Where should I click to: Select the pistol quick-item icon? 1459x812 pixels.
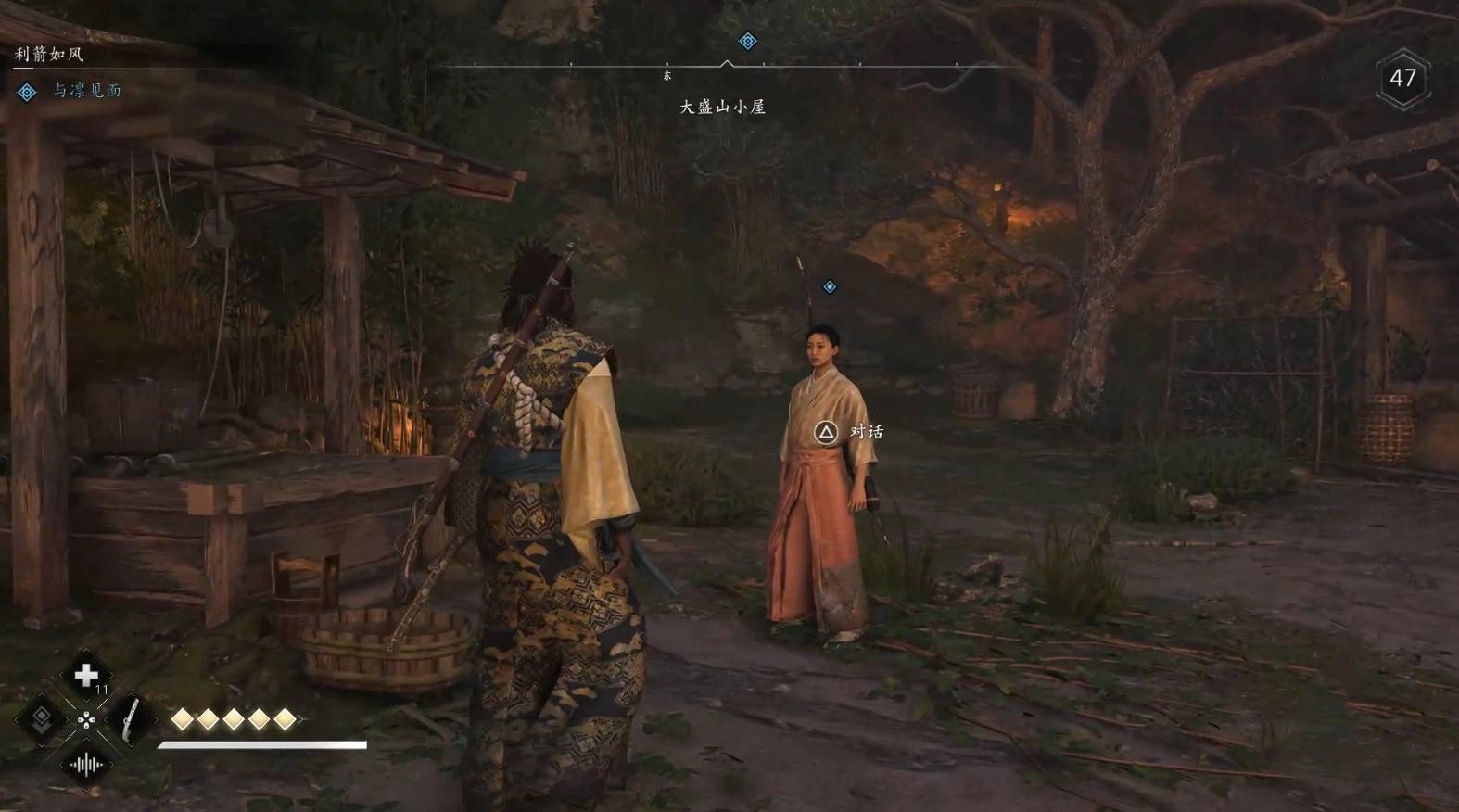pyautogui.click(x=131, y=721)
